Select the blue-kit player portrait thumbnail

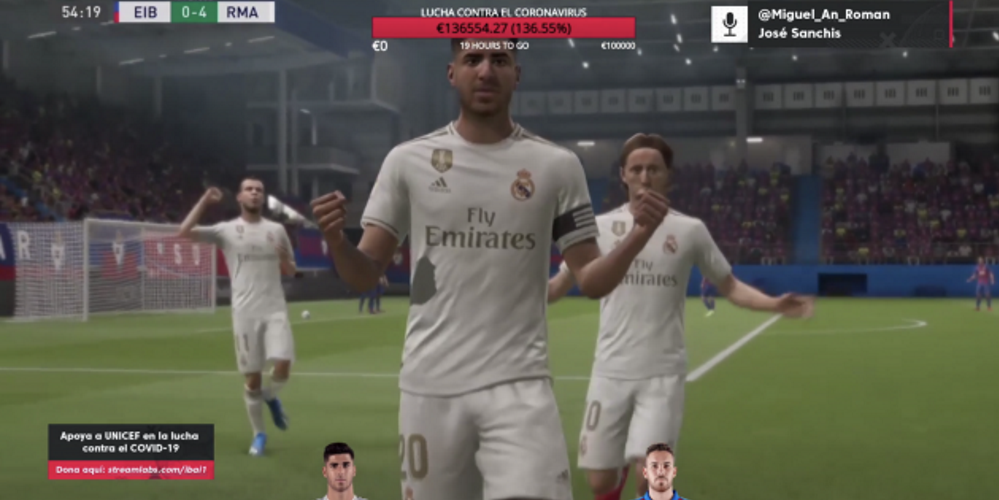click(659, 472)
